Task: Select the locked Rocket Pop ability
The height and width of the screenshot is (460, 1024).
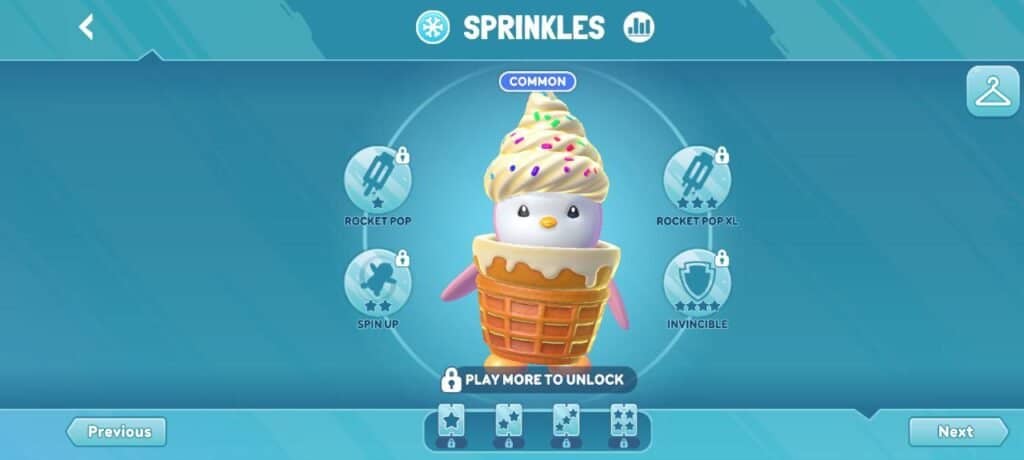Action: click(x=377, y=179)
